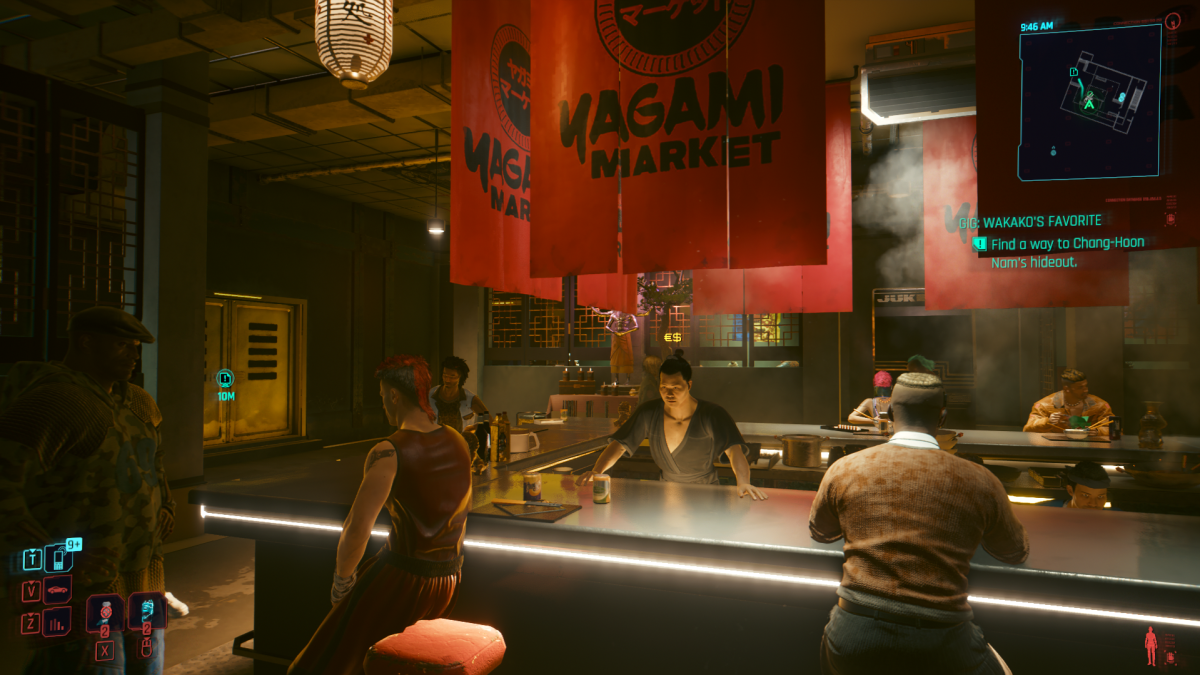Select the yellow eddies vendor marker
This screenshot has height=675, width=1200.
(672, 337)
